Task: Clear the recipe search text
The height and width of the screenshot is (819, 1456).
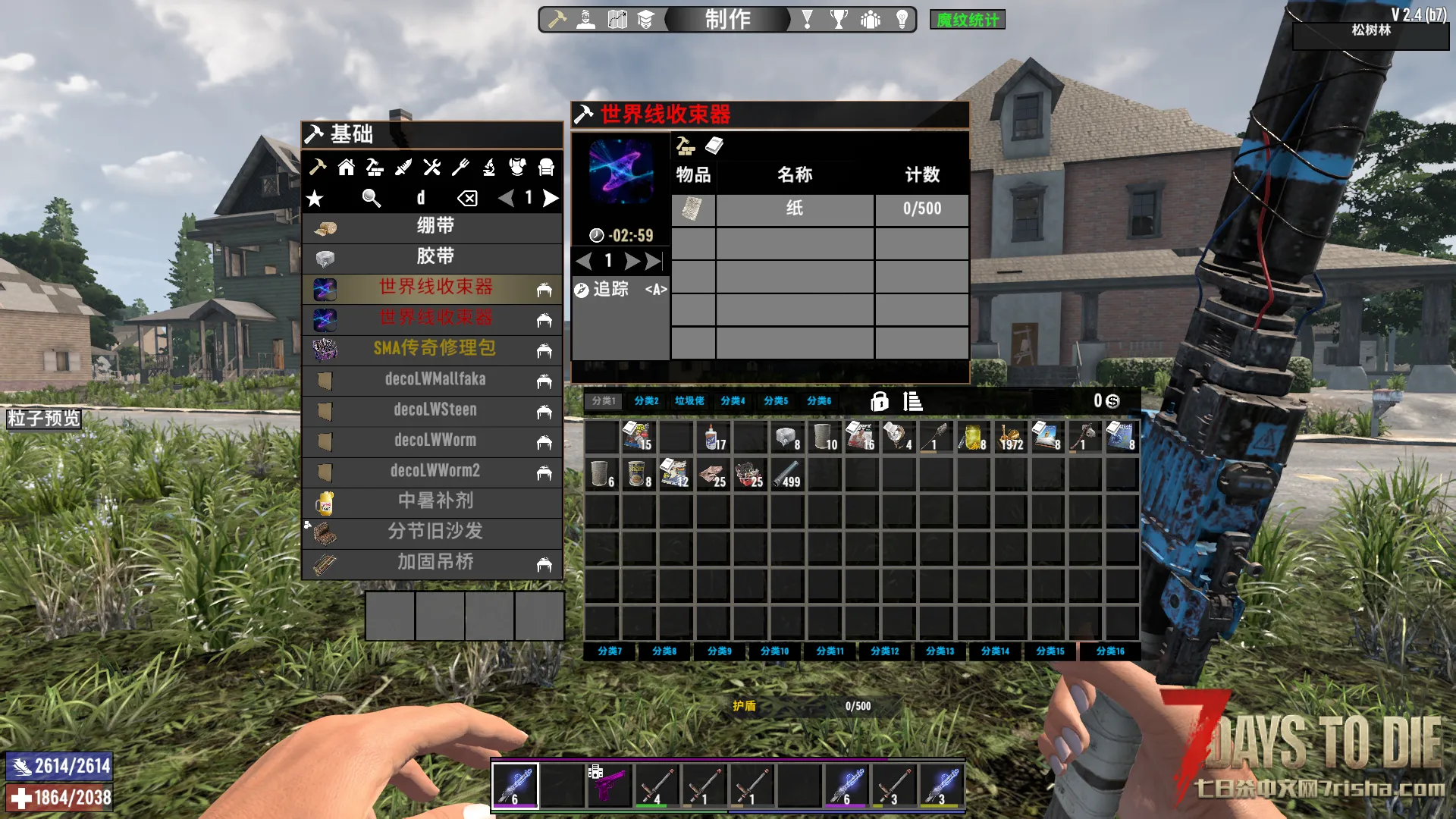Action: click(x=467, y=199)
